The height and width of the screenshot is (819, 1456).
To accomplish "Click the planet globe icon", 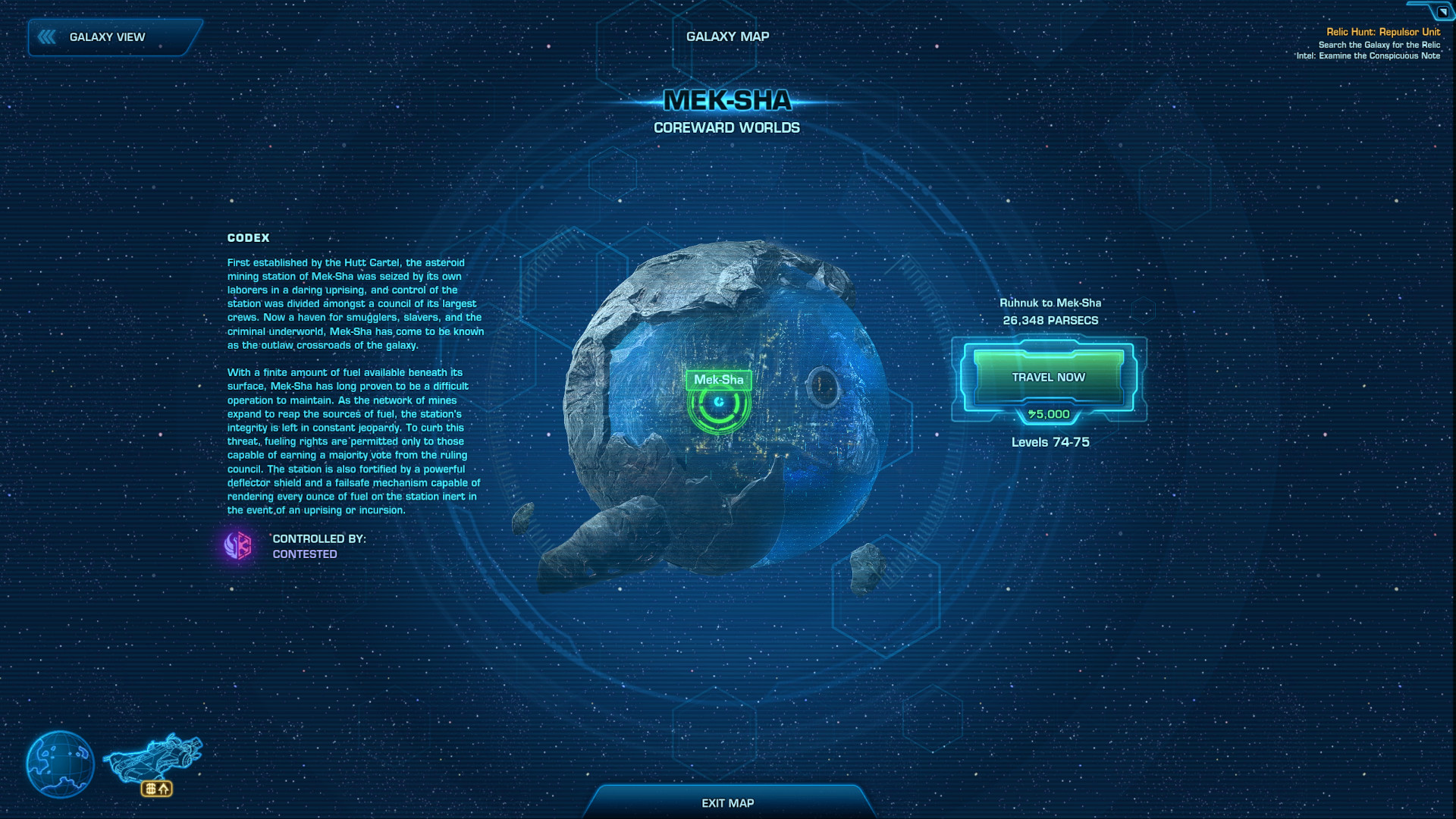I will click(x=60, y=764).
